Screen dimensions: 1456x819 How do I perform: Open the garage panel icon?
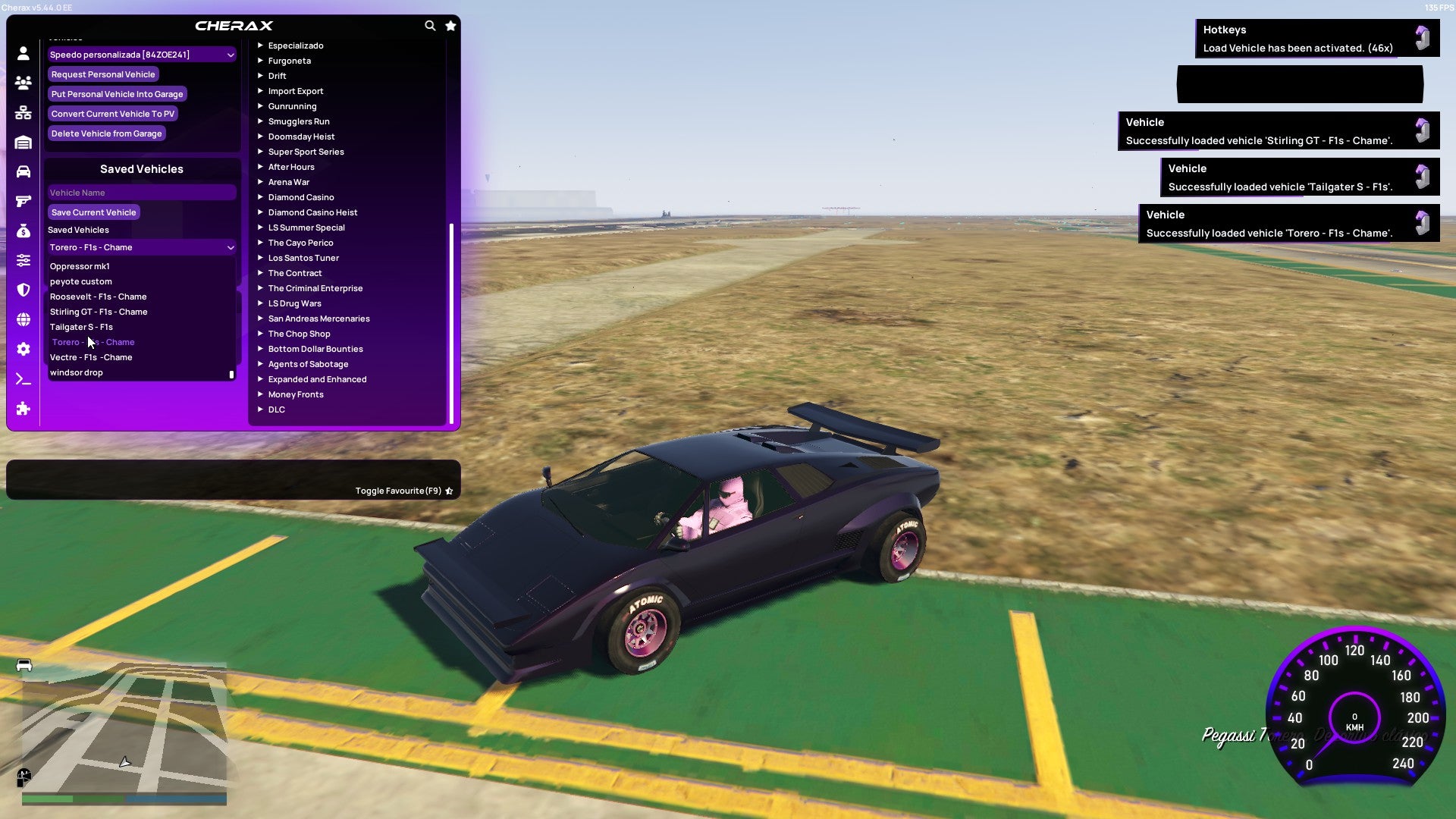24,141
